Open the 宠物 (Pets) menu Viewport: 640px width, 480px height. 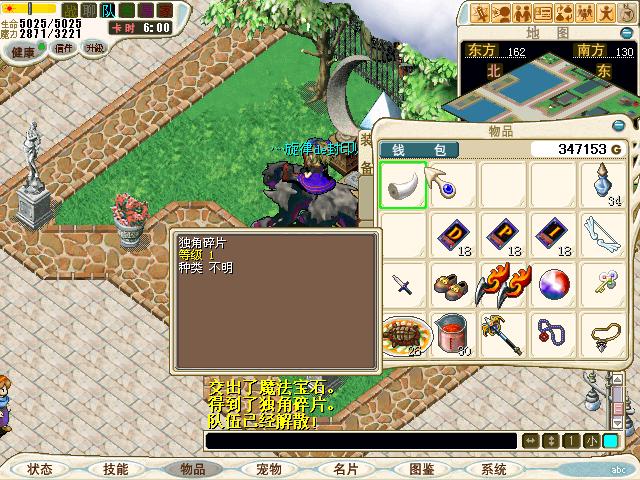[x=269, y=468]
